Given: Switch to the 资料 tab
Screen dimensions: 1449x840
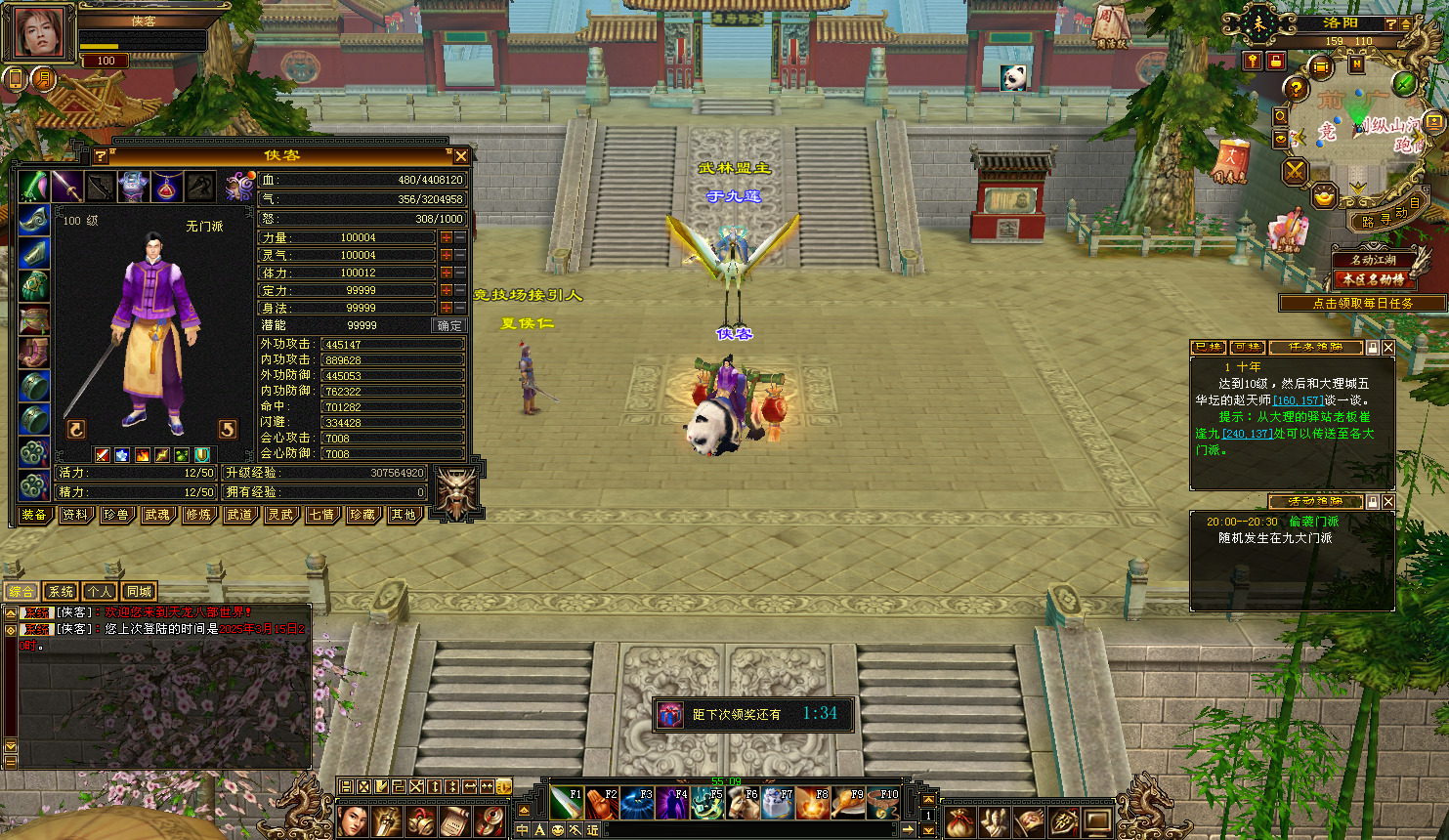Looking at the screenshot, I should tap(75, 515).
